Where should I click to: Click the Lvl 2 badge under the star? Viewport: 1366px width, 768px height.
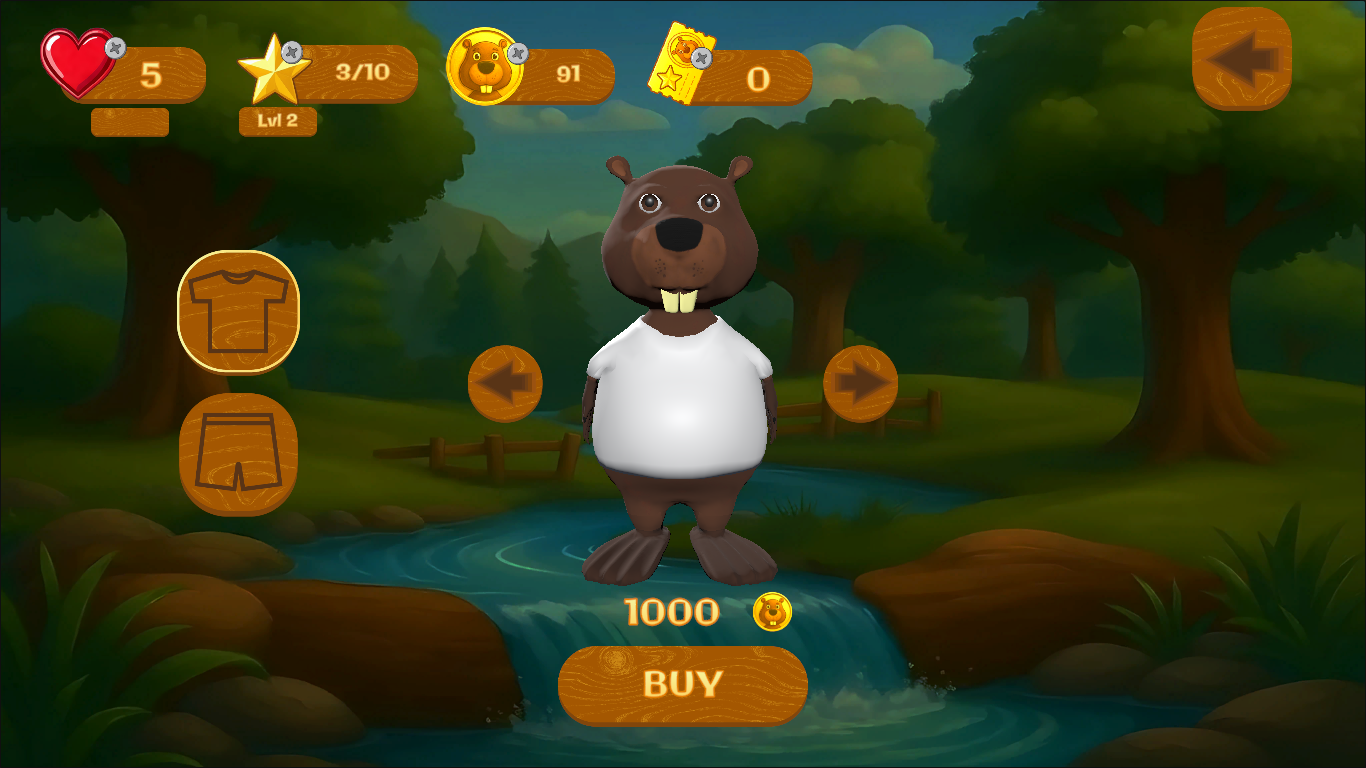point(277,122)
